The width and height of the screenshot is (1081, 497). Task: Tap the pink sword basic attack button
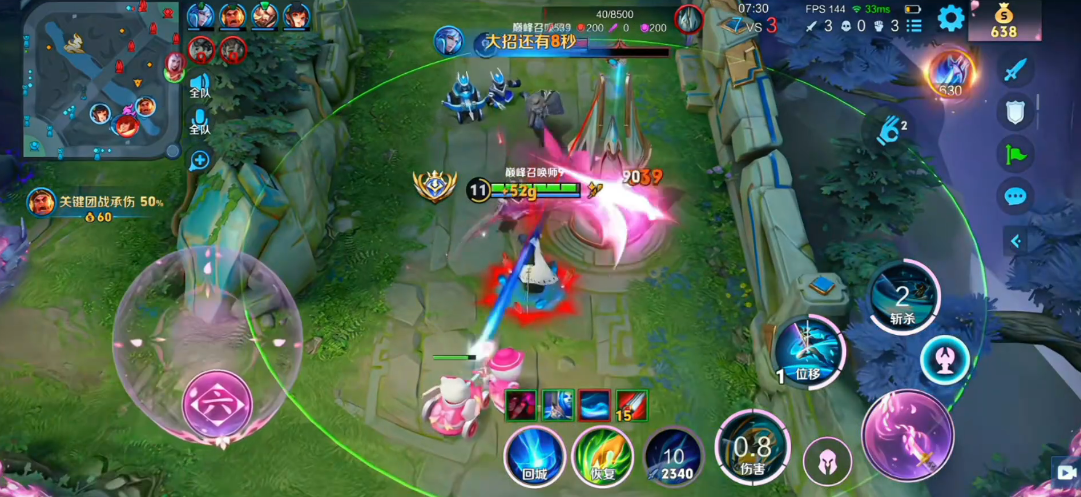click(x=908, y=435)
